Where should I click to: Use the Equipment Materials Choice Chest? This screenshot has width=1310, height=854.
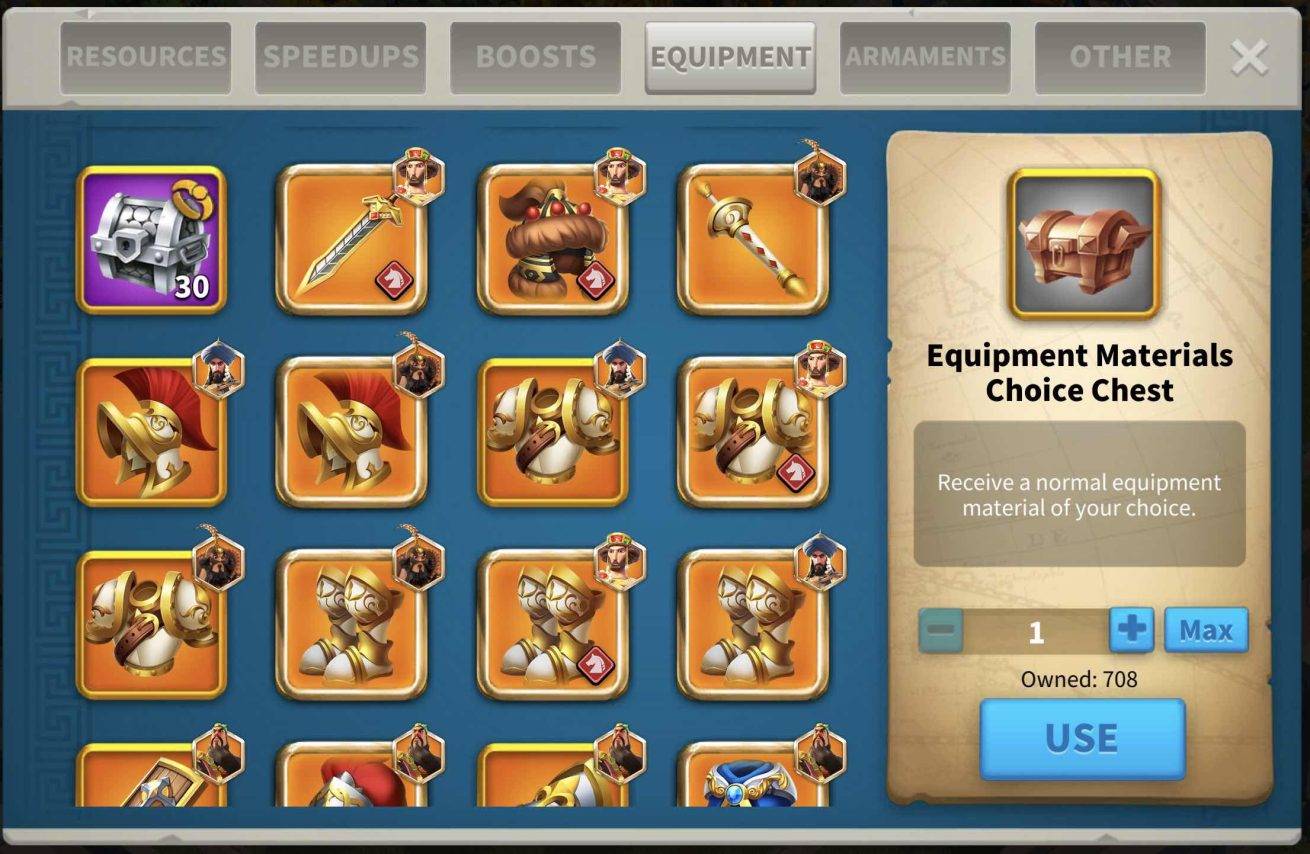1082,739
